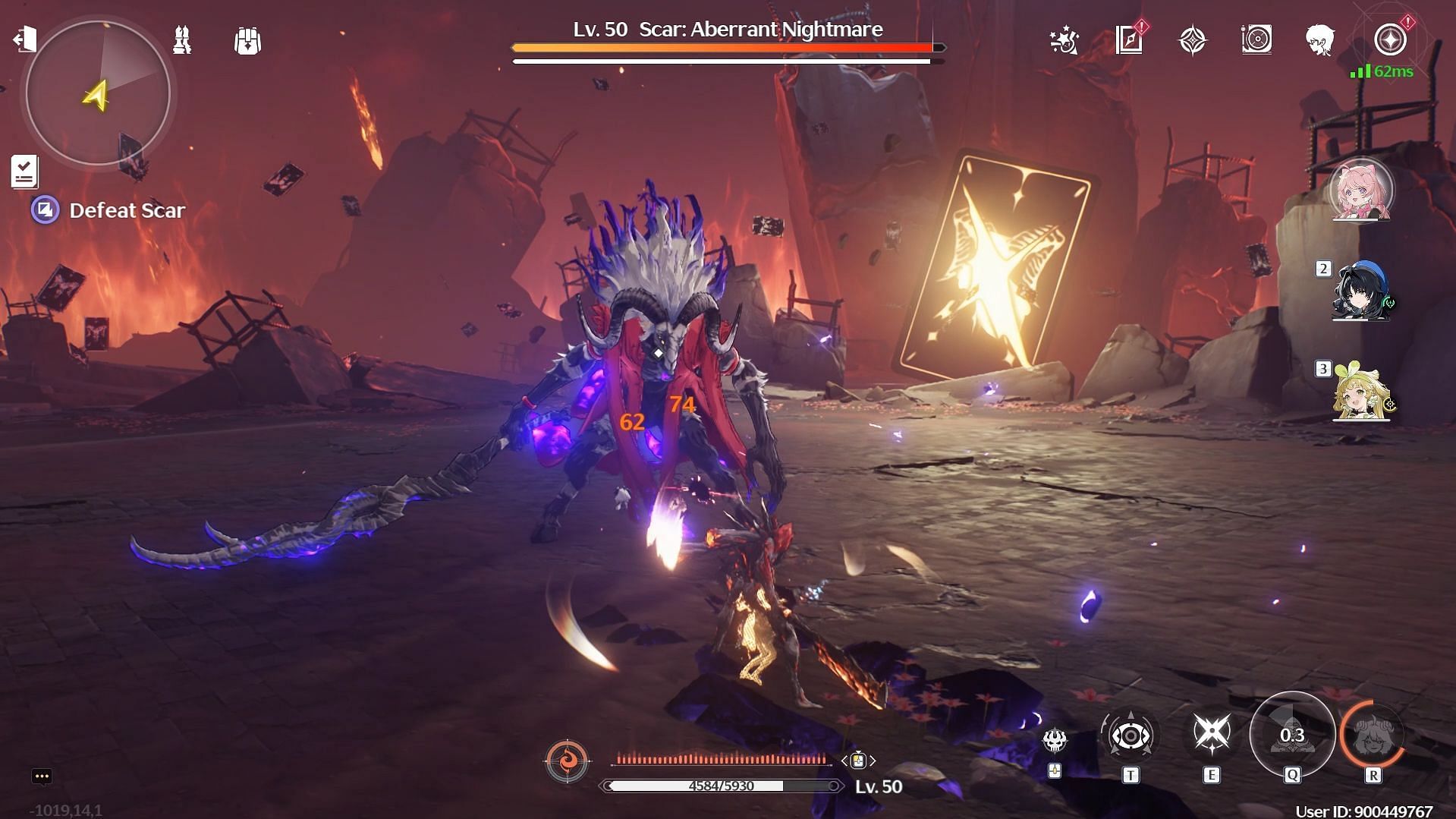Viewport: 1456px width, 819px height.
Task: Open the character head profile icon
Action: click(1320, 40)
